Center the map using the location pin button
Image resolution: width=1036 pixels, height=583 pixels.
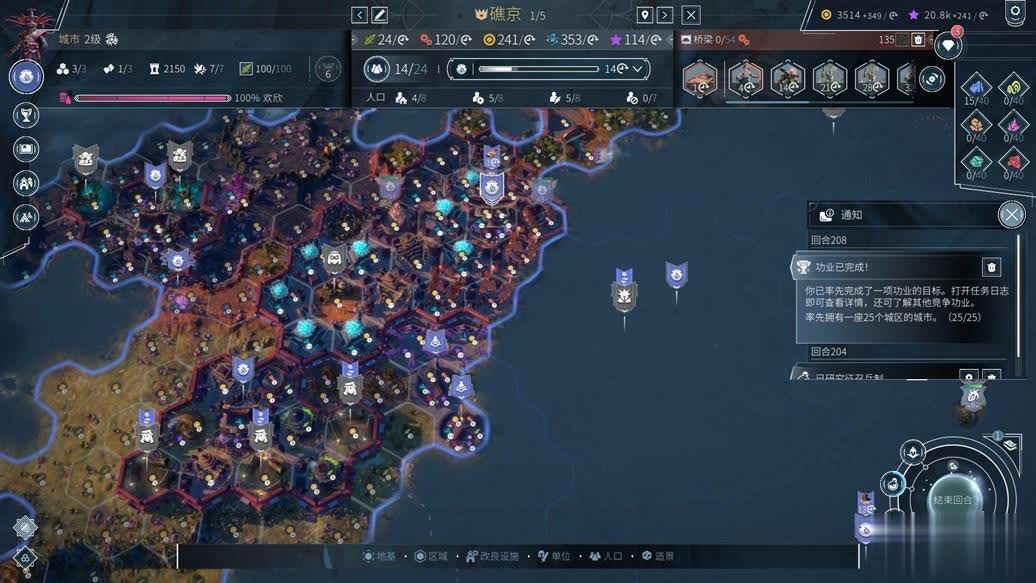point(645,15)
